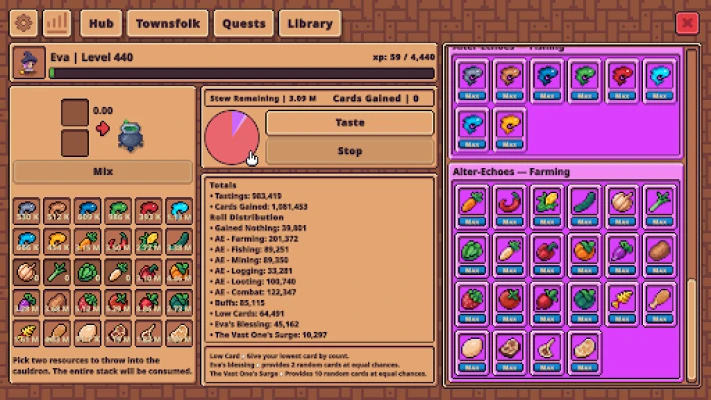Select the wheat resource stack
The height and width of the screenshot is (400, 711).
(29, 333)
